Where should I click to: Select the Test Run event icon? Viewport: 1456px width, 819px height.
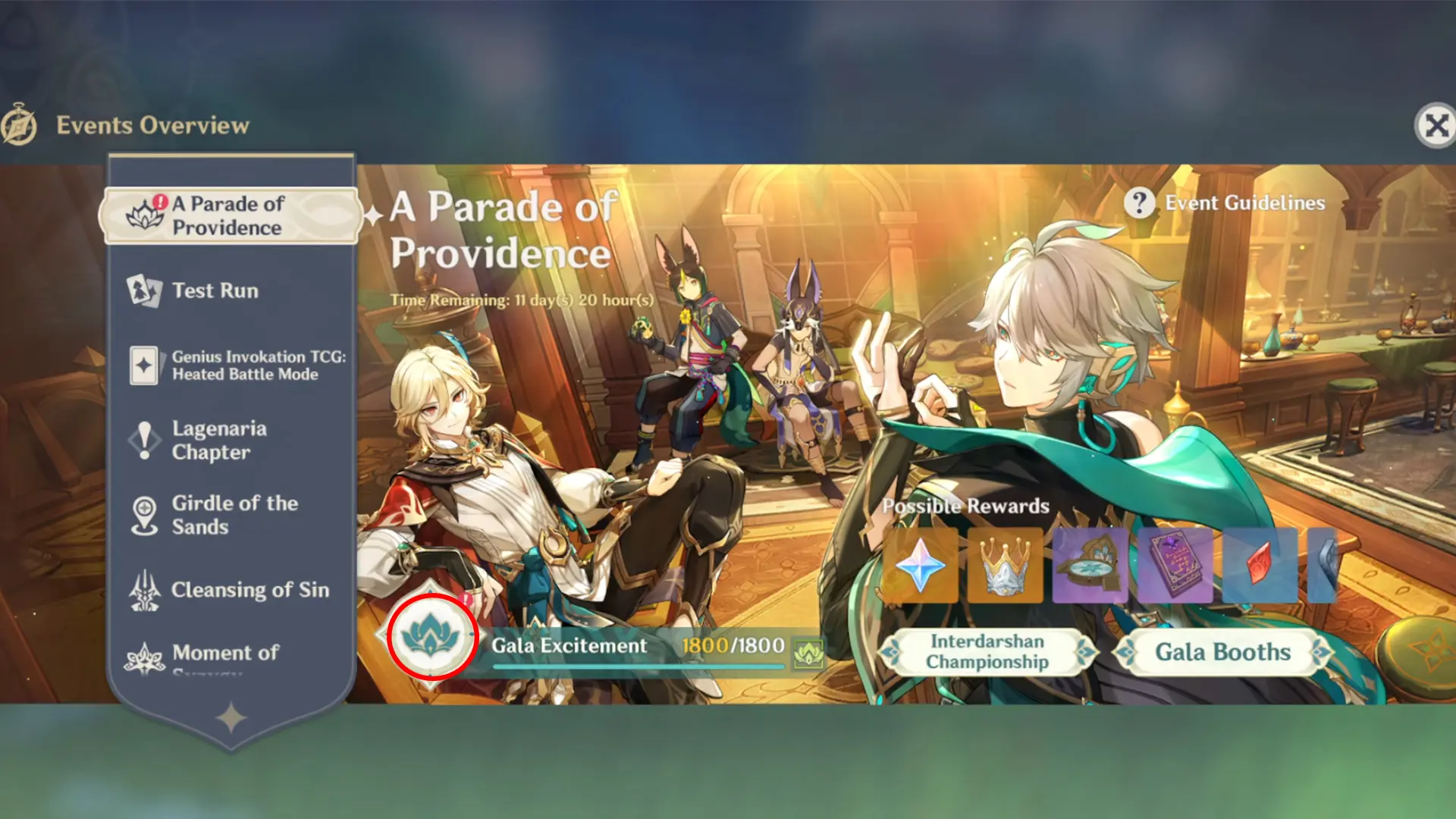tap(146, 290)
